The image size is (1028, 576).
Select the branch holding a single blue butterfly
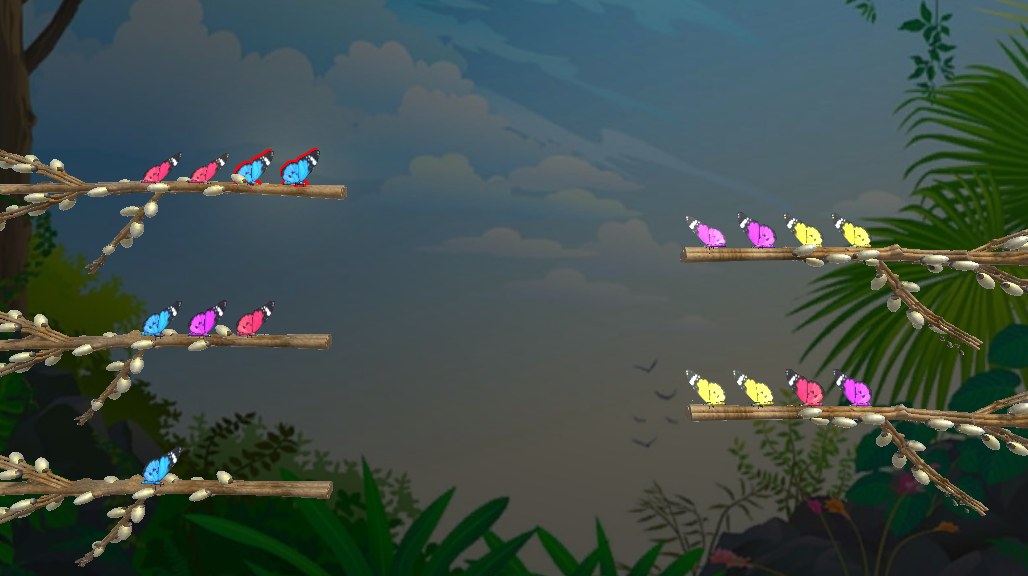pos(200,489)
